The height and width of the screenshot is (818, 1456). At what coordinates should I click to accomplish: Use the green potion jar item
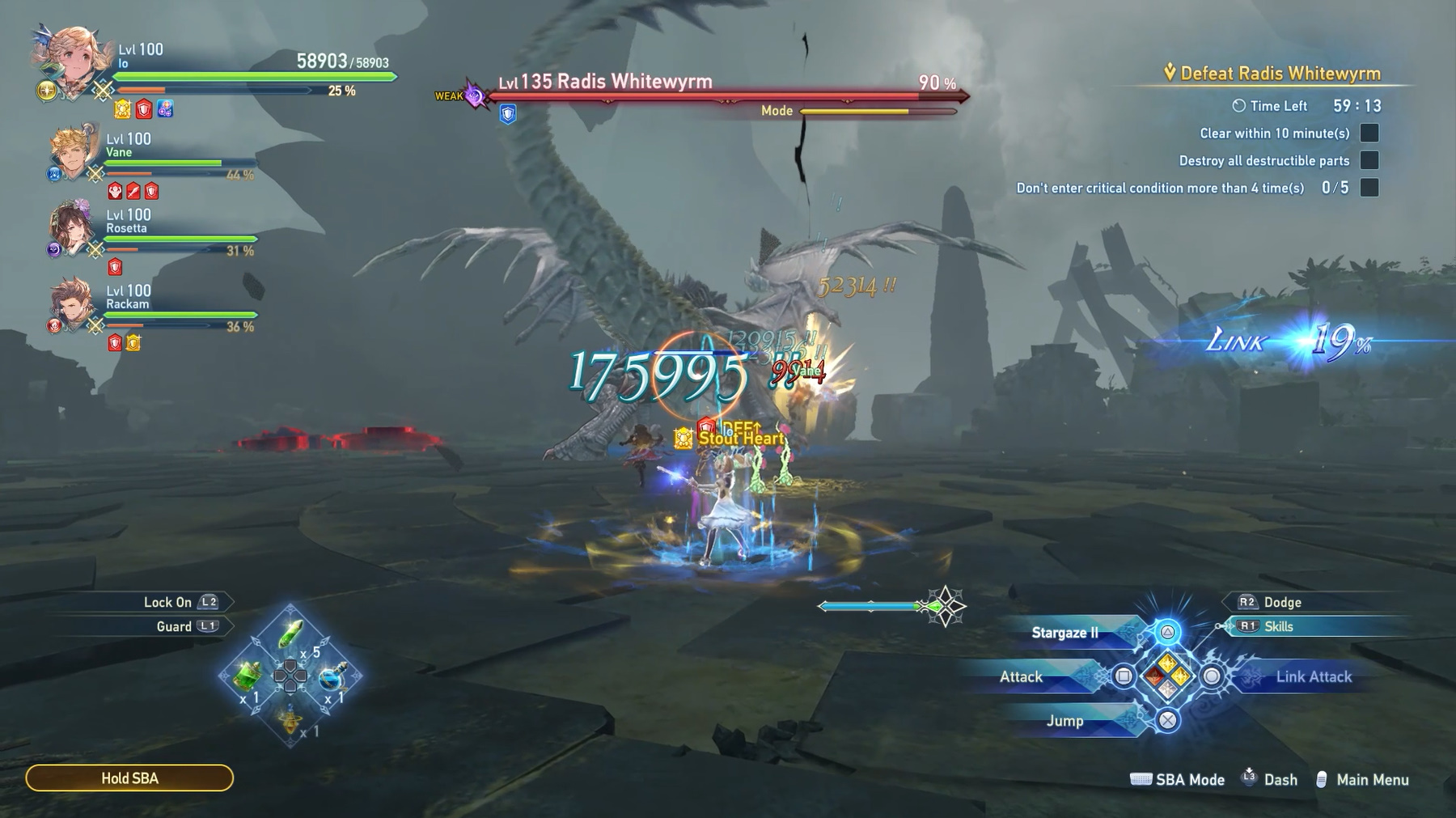[x=248, y=676]
